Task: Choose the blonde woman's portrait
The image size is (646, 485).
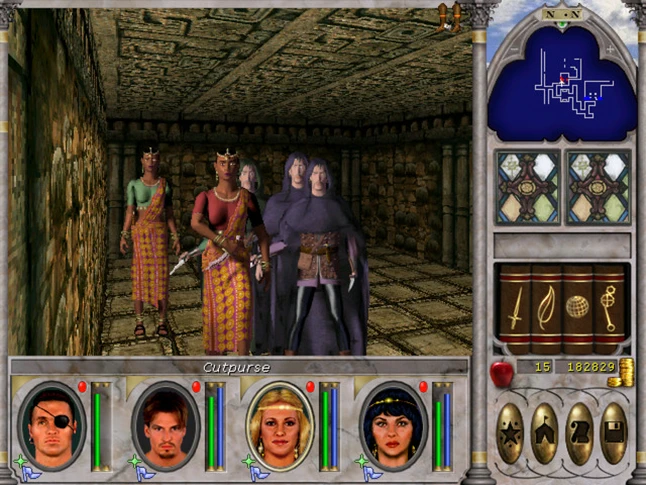Action: coord(280,424)
